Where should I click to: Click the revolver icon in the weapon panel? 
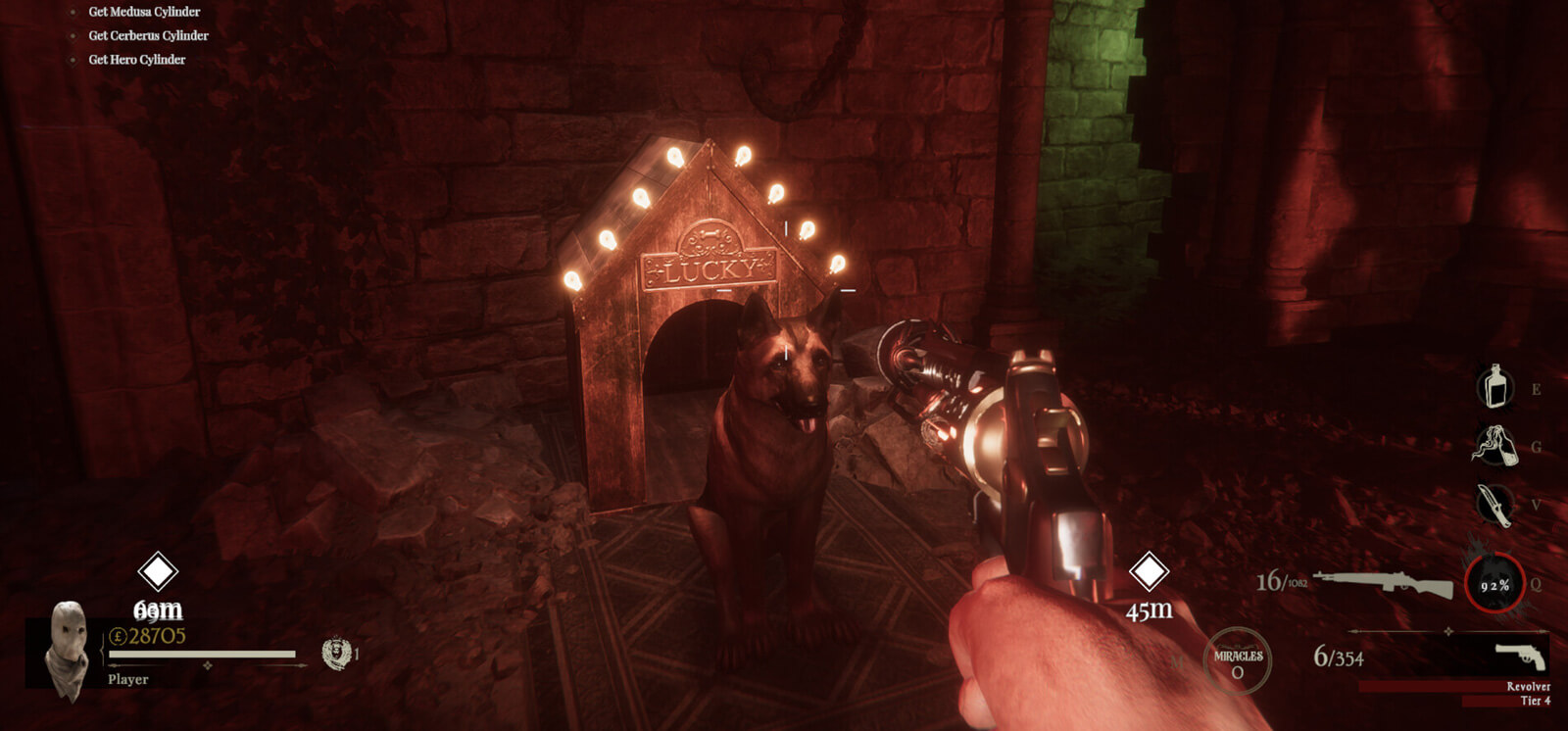click(x=1519, y=655)
